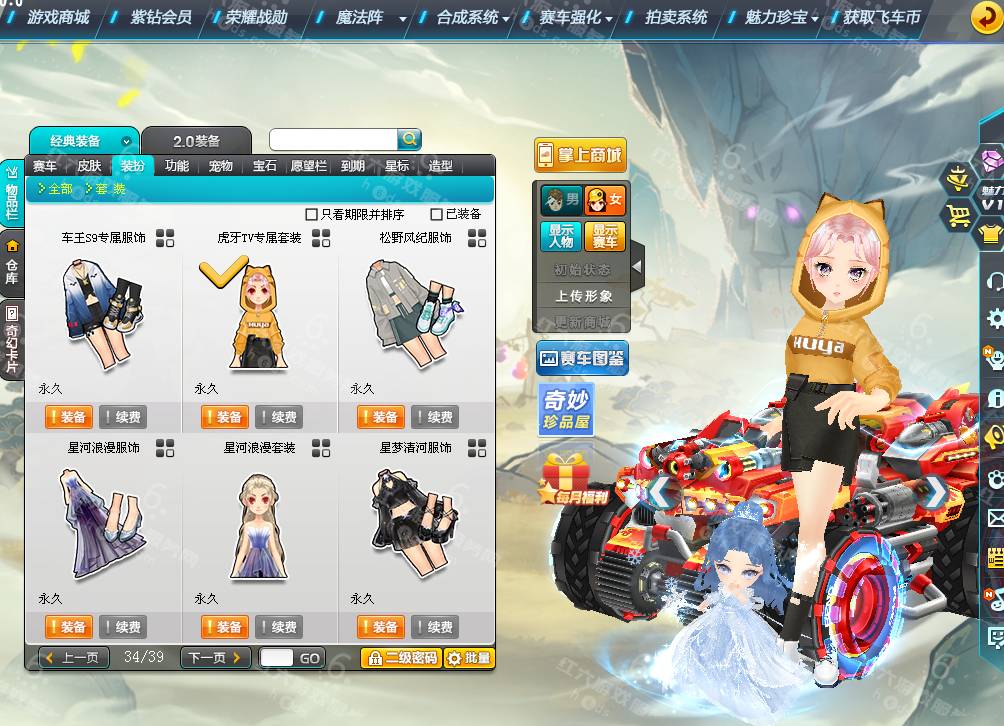1004x726 pixels.
Task: Open the 赛车图鉴 car encyclopedia
Action: point(582,357)
